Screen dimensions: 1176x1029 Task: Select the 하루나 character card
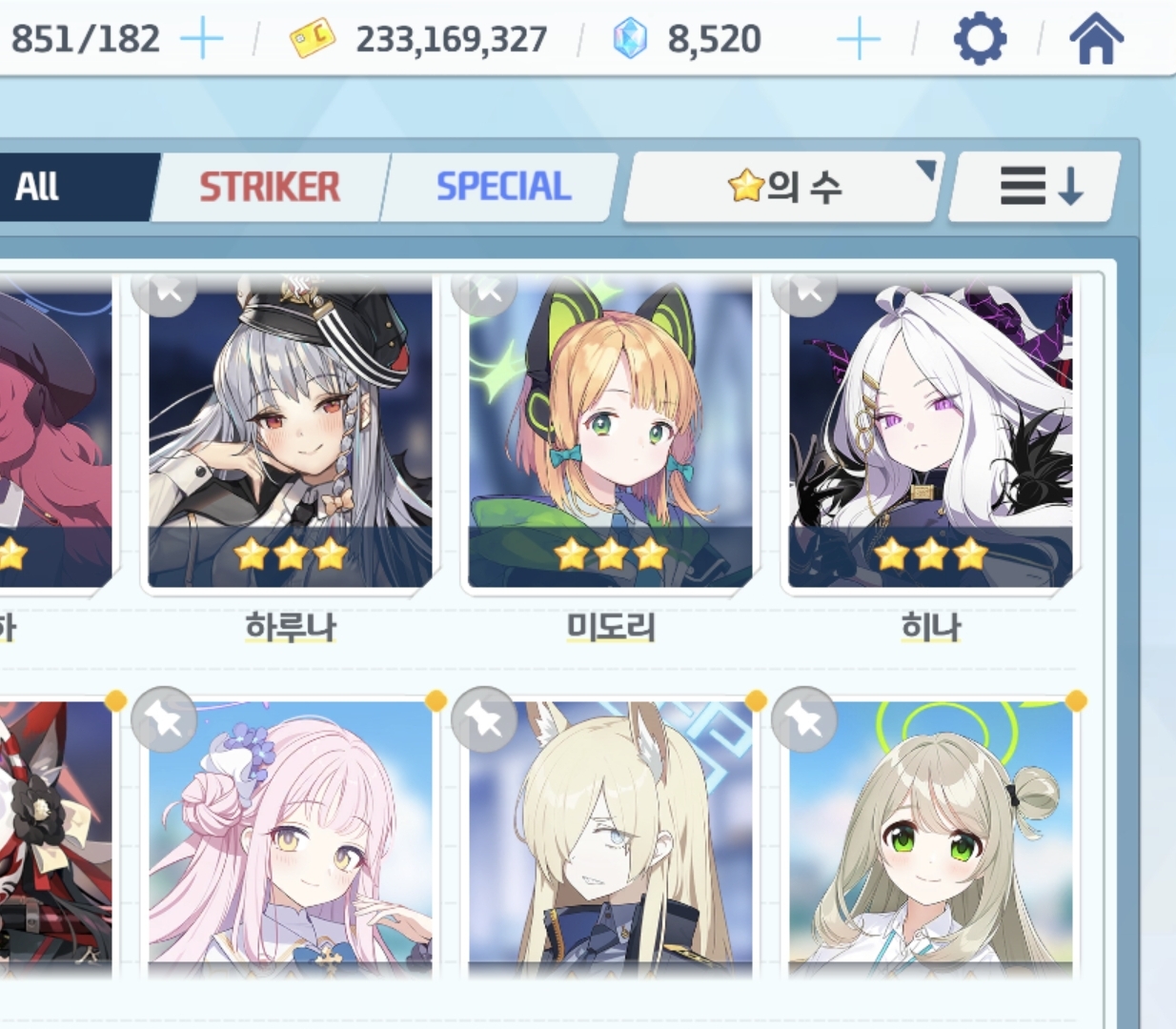[290, 434]
